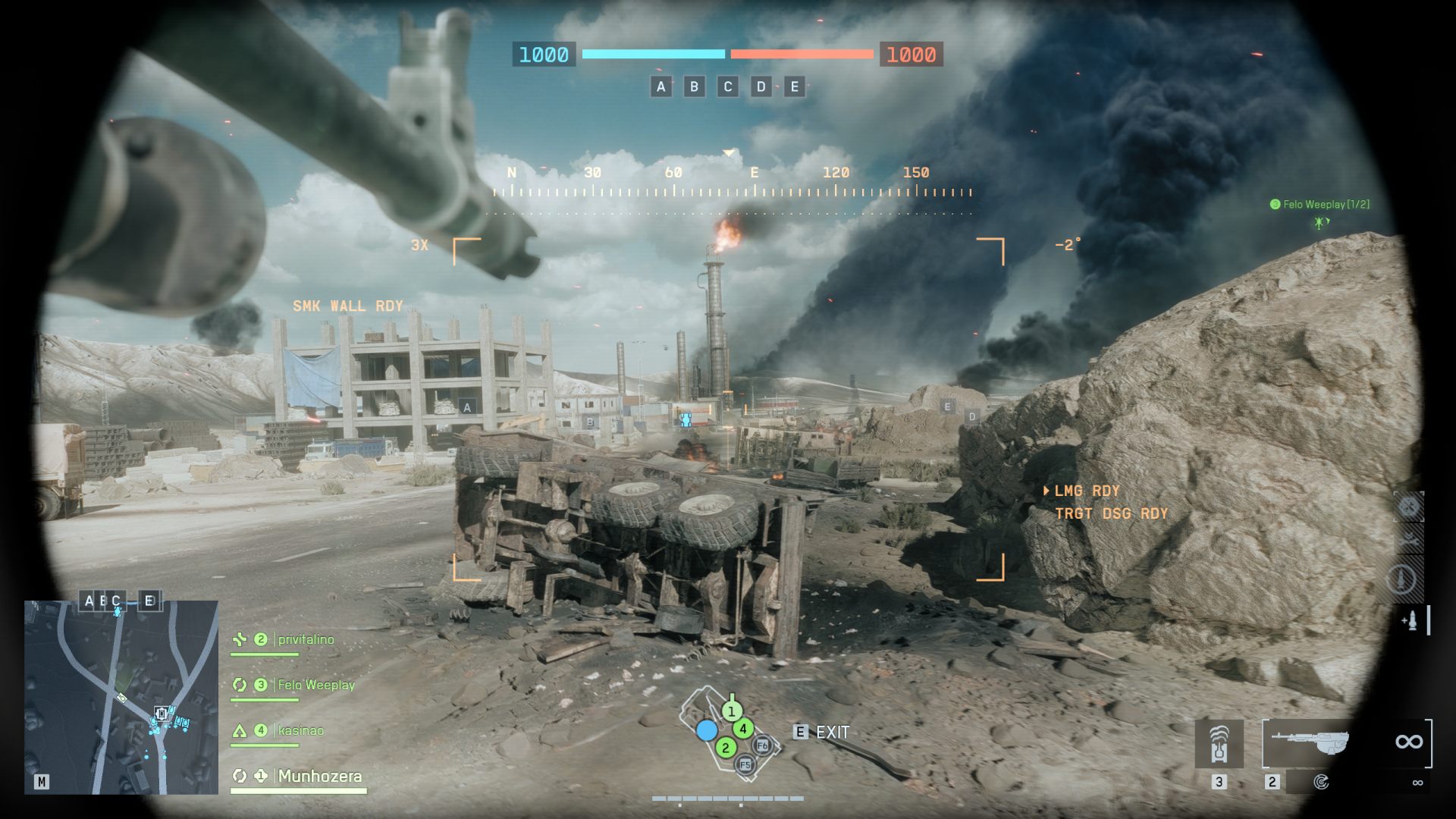The width and height of the screenshot is (1456, 819).
Task: Click the infinity ammo symbol
Action: click(1409, 739)
